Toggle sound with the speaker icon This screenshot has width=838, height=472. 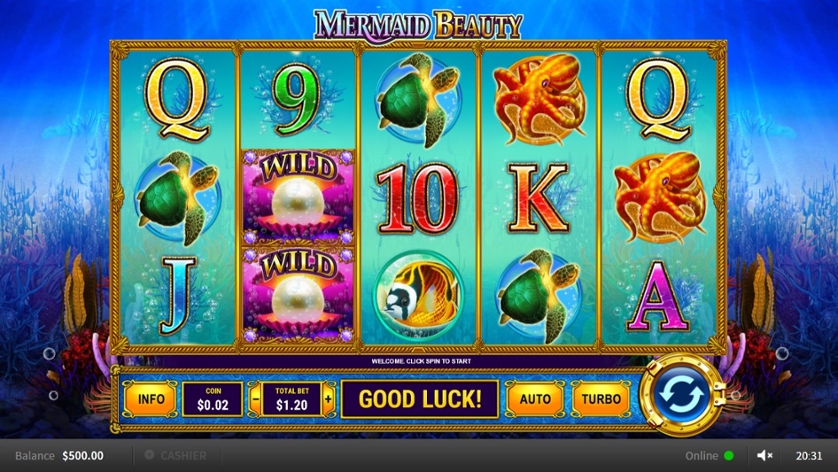click(765, 456)
